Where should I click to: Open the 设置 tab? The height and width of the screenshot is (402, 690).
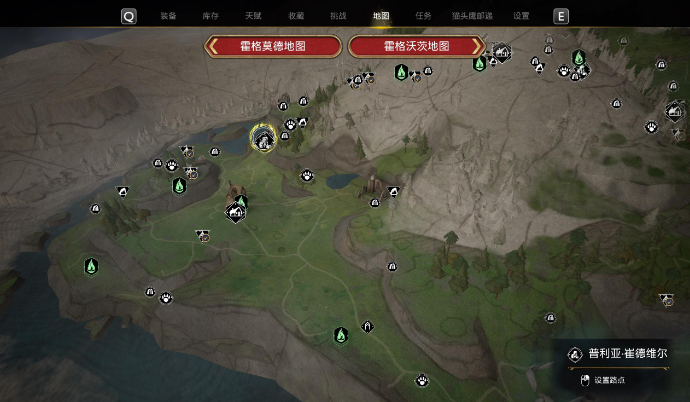(x=521, y=16)
